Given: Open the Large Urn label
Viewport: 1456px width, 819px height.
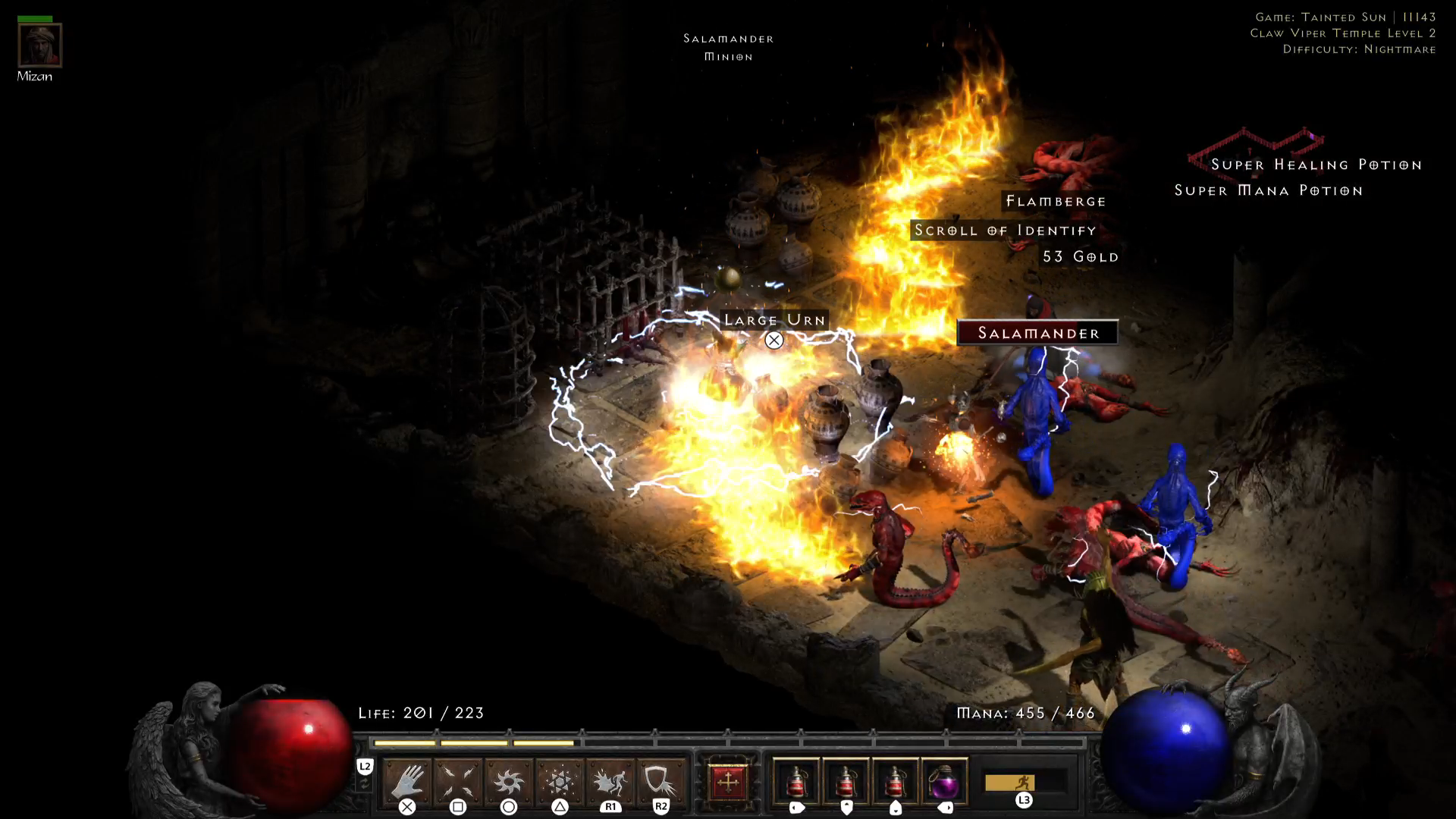Looking at the screenshot, I should coord(774,320).
